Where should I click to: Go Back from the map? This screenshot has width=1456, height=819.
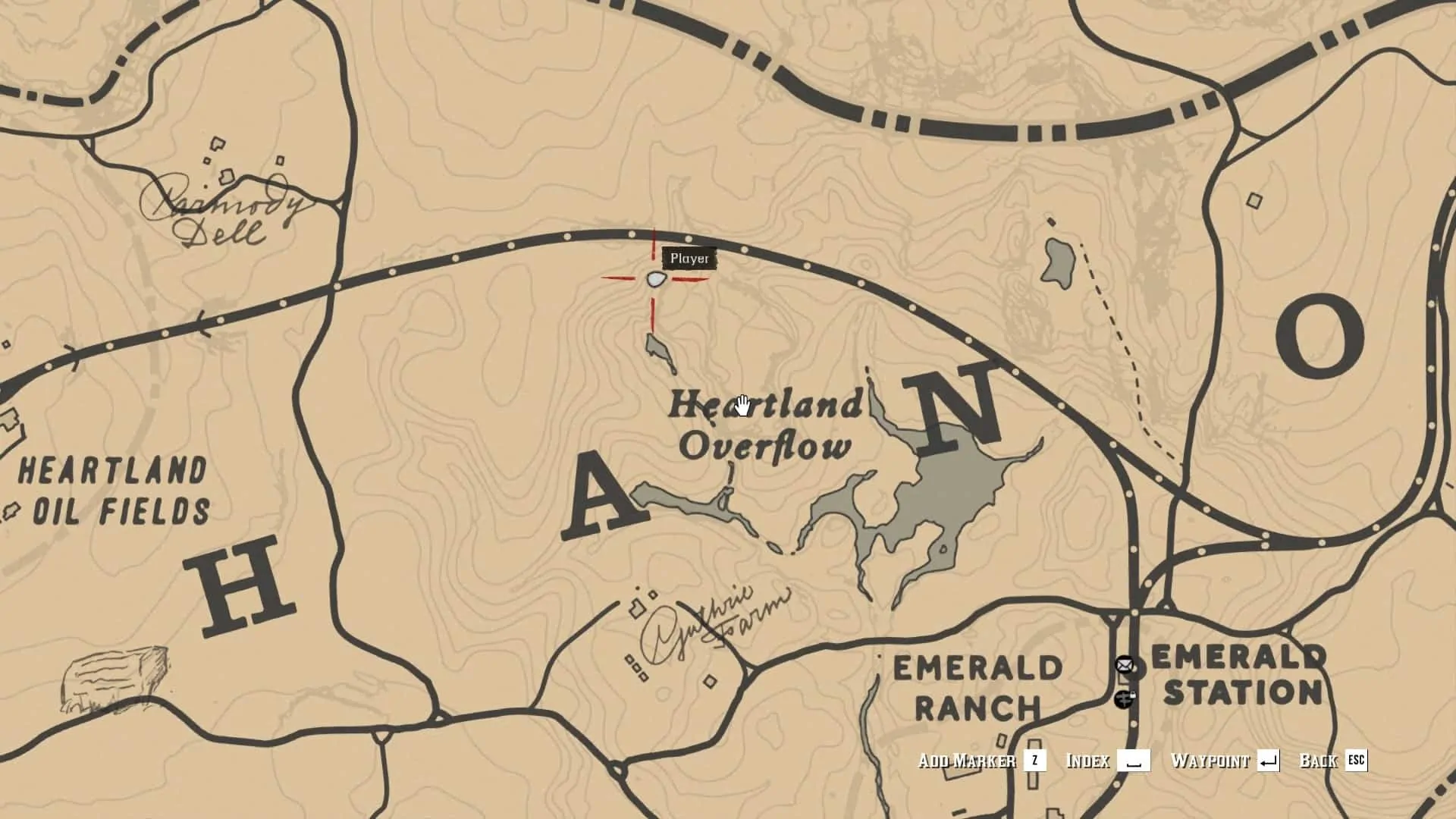click(1333, 761)
